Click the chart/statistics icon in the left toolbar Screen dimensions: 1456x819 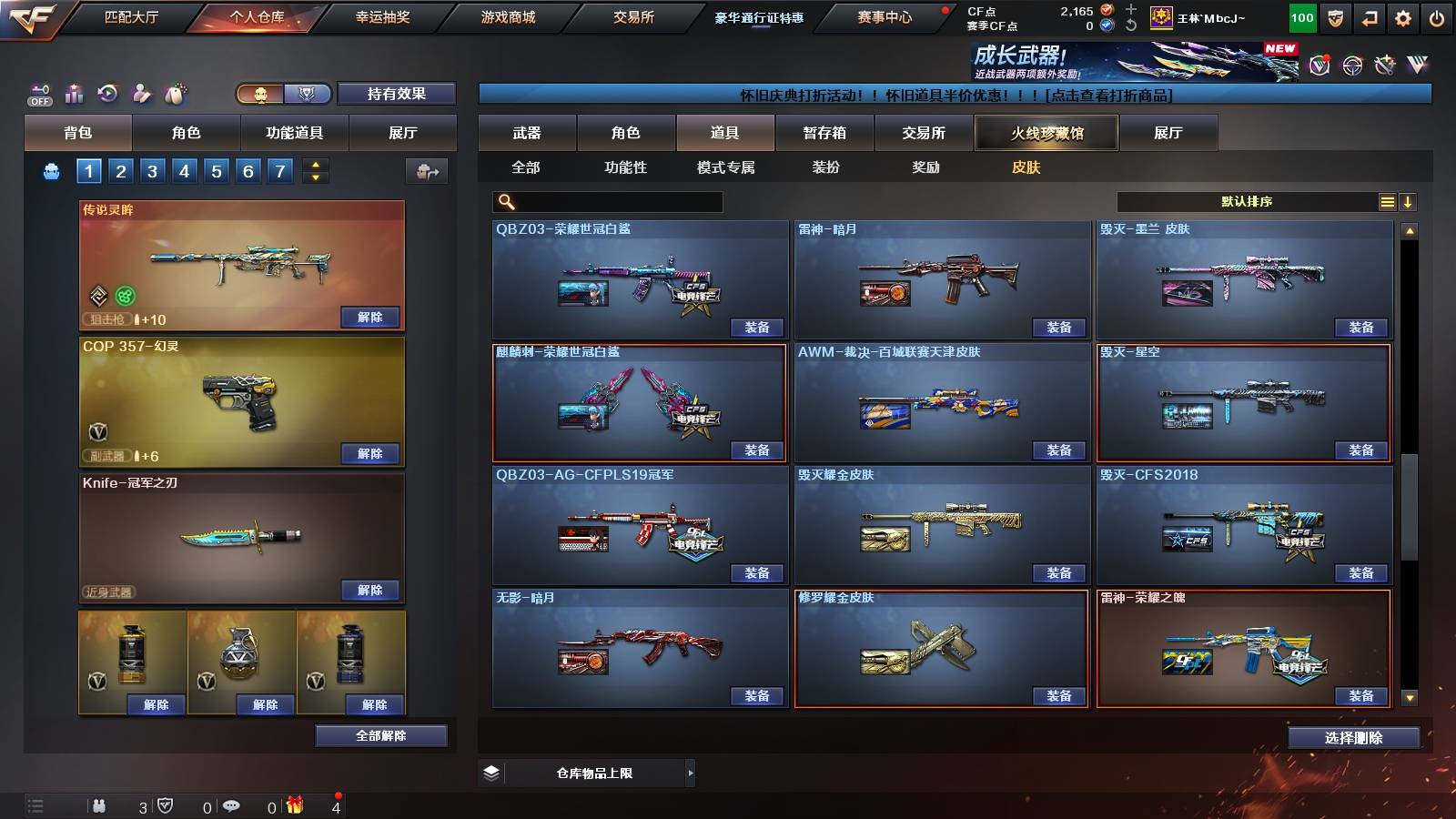pyautogui.click(x=74, y=93)
